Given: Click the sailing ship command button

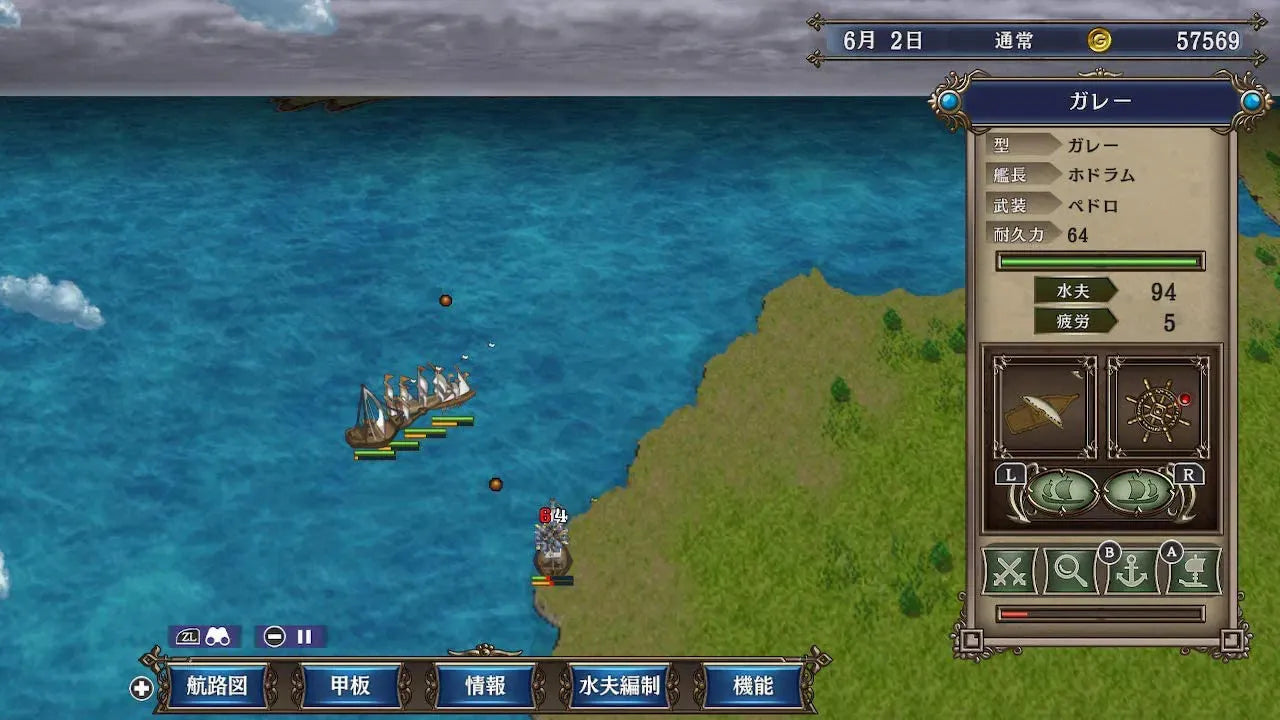Looking at the screenshot, I should pyautogui.click(x=1192, y=573).
